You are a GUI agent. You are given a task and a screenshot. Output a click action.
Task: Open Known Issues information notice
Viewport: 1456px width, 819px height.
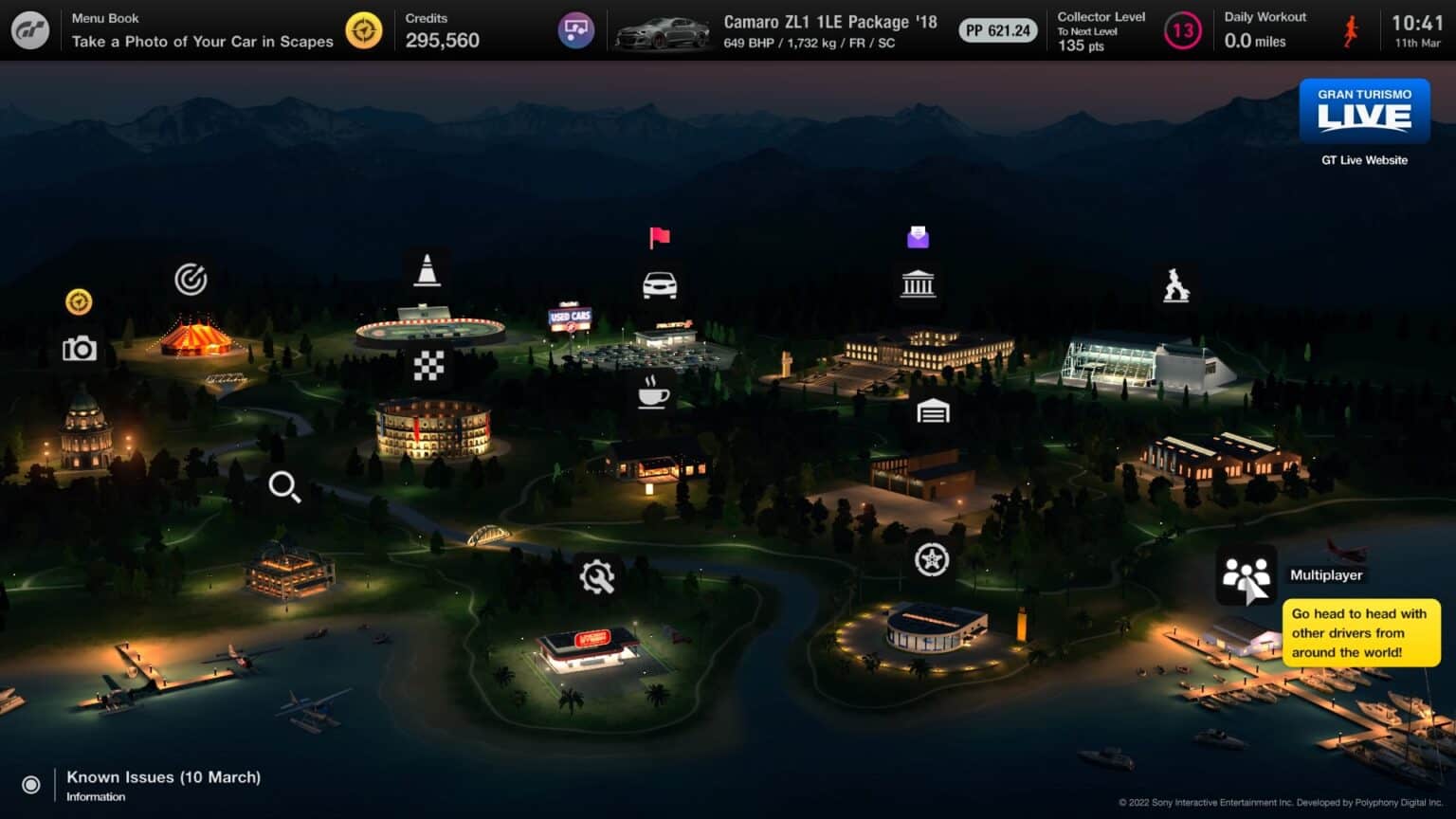click(163, 785)
